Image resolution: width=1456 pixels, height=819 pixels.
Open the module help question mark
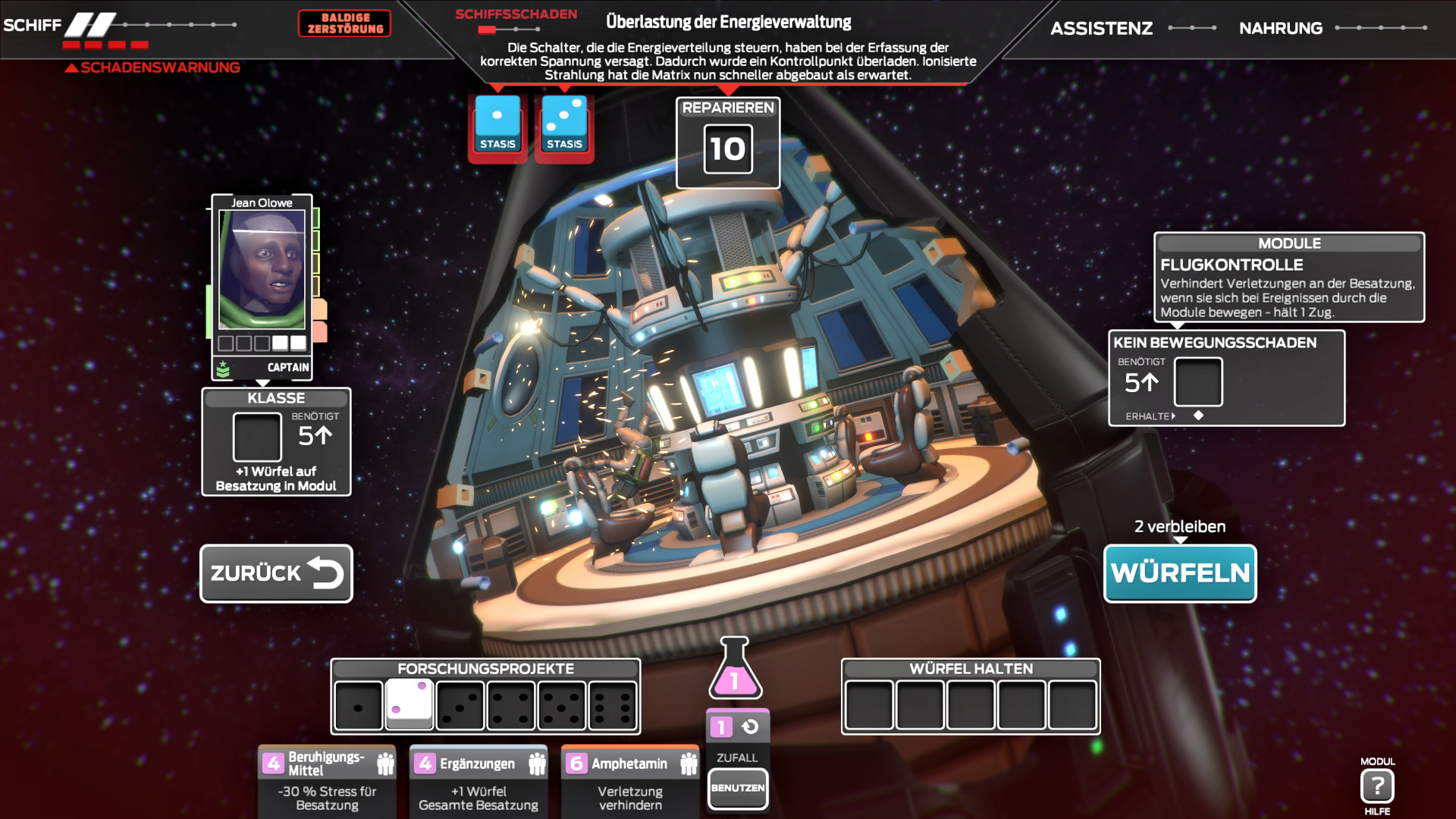click(1377, 786)
